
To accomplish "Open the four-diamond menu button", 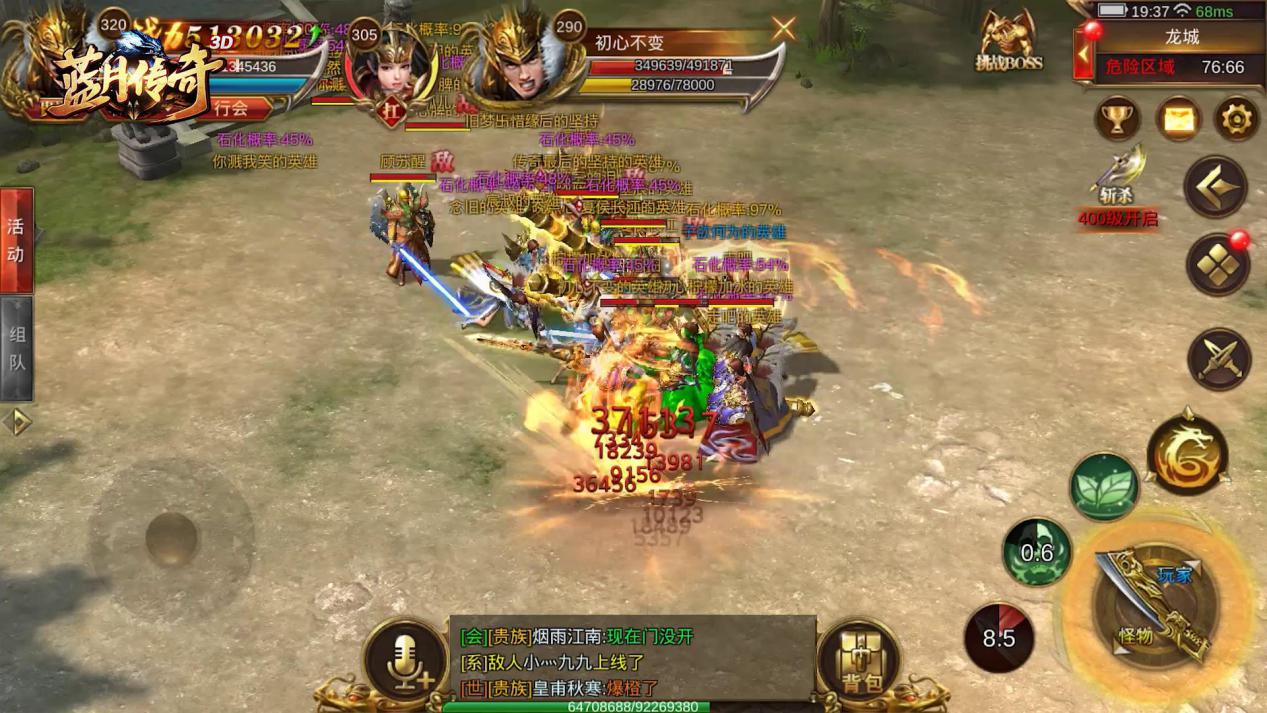I will tap(1217, 265).
